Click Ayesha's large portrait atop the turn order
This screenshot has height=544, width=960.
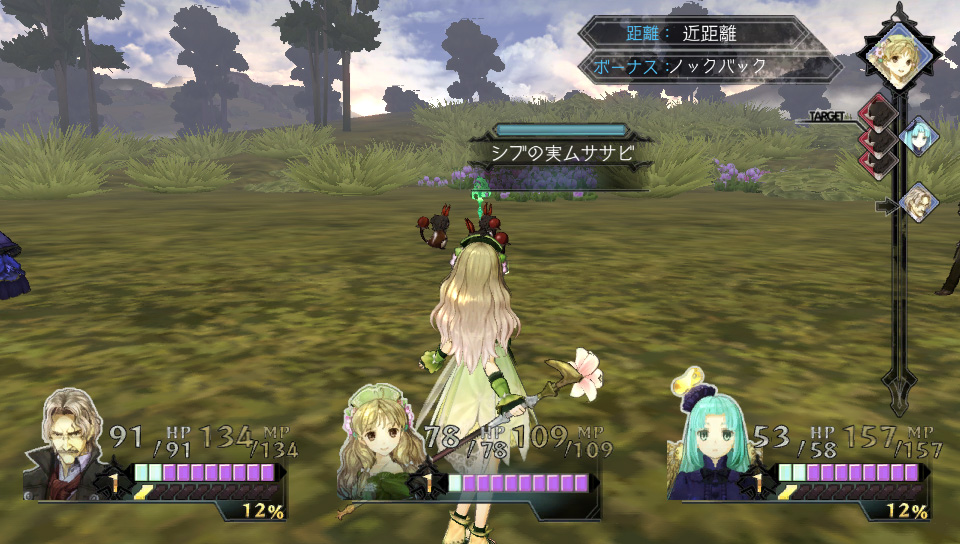[899, 58]
